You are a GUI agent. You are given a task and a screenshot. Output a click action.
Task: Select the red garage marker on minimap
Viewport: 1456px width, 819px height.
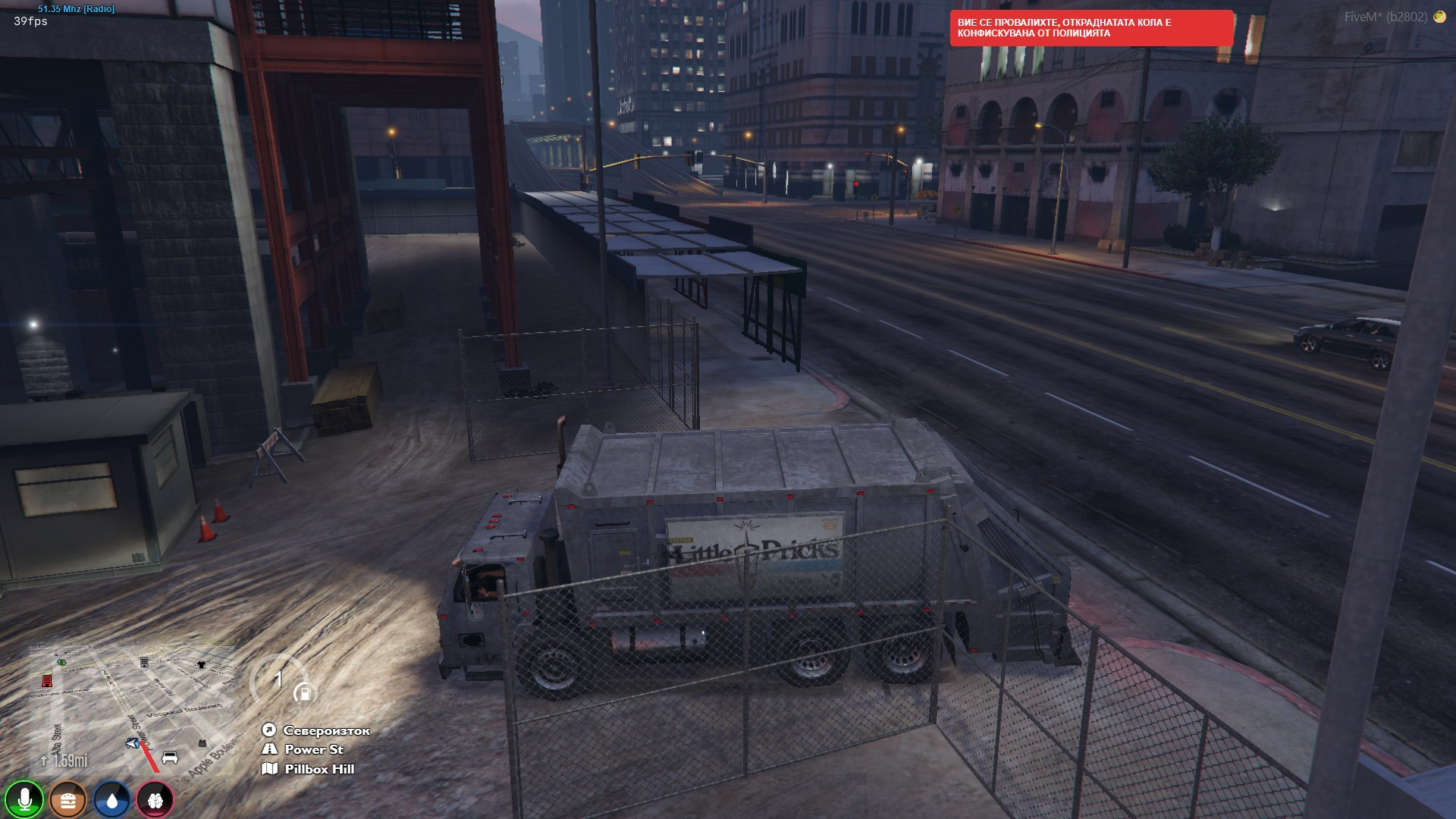coord(47,681)
